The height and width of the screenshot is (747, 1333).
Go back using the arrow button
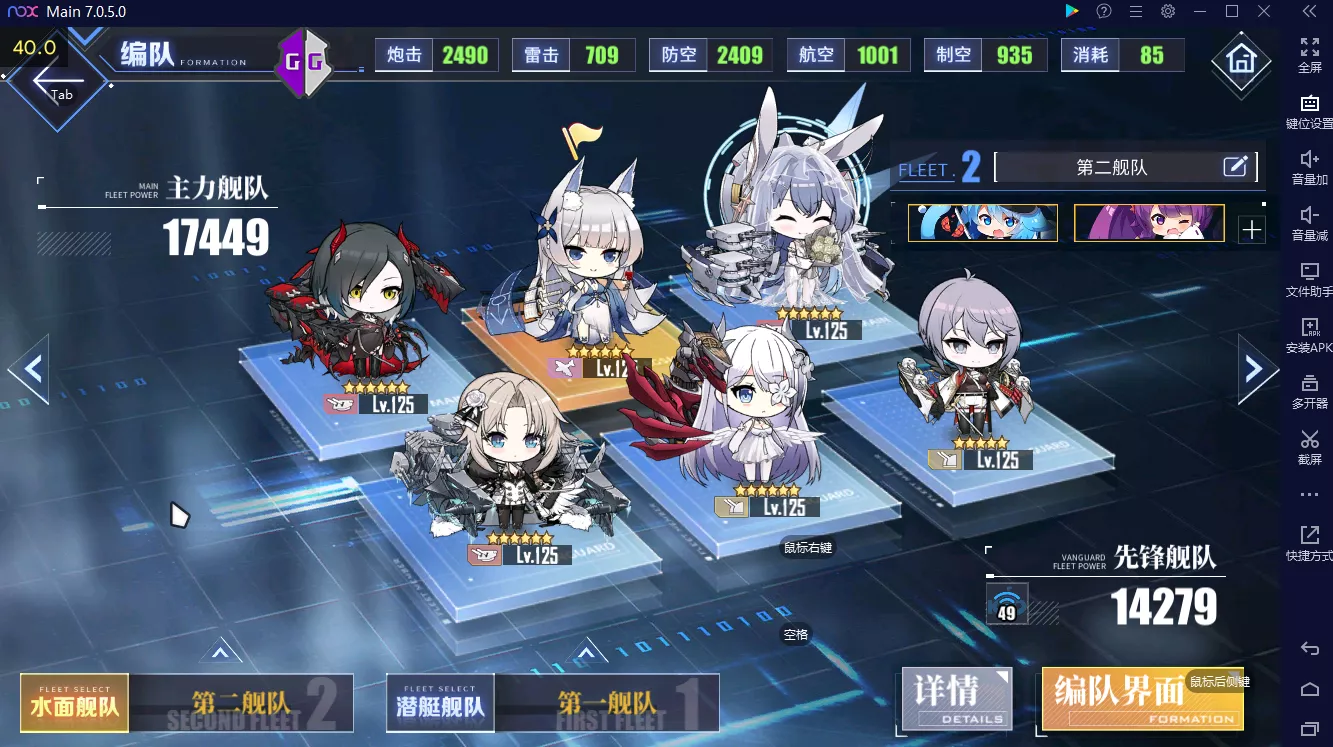[x=56, y=80]
